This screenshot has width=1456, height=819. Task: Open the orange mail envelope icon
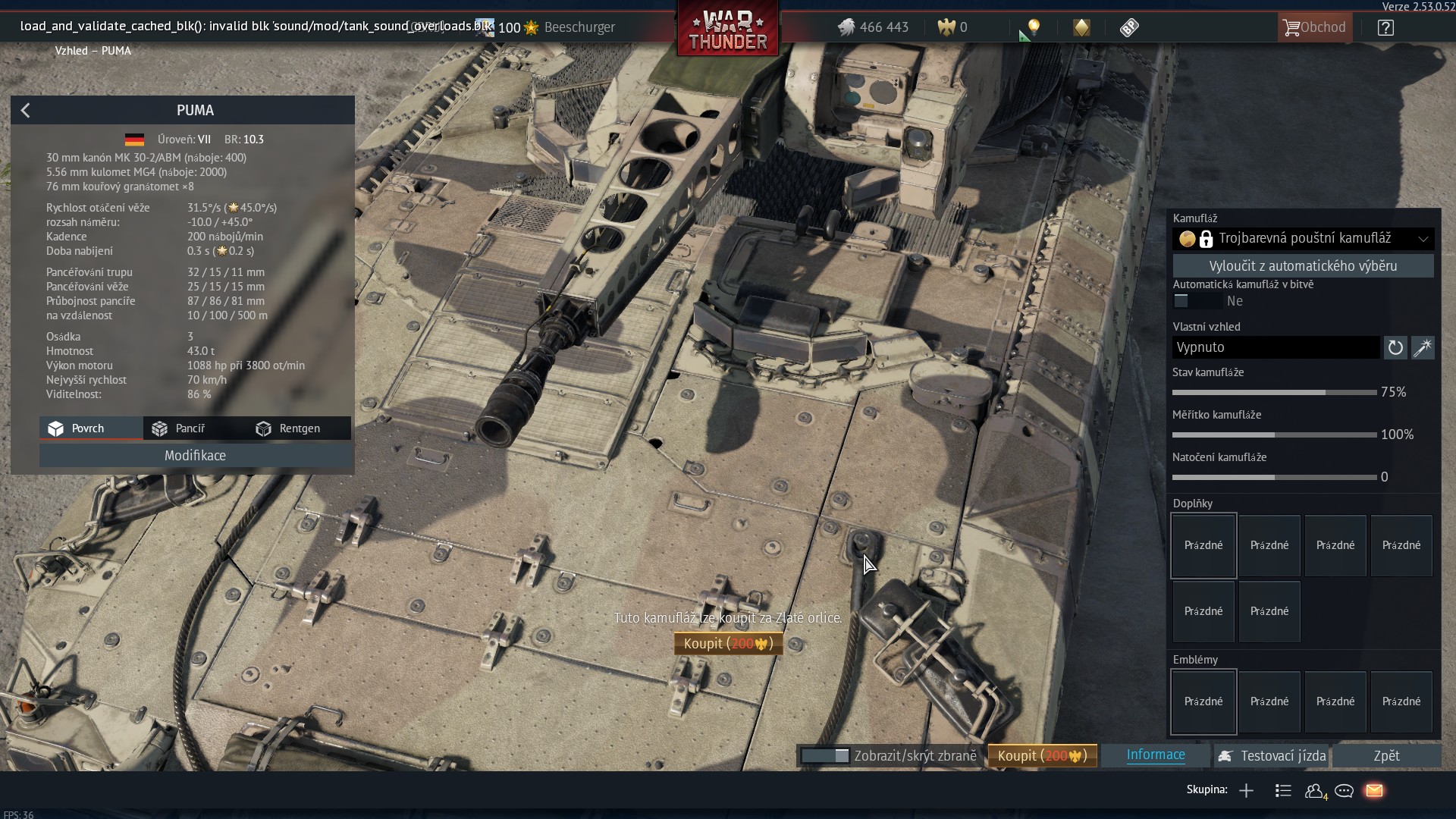click(x=1374, y=791)
